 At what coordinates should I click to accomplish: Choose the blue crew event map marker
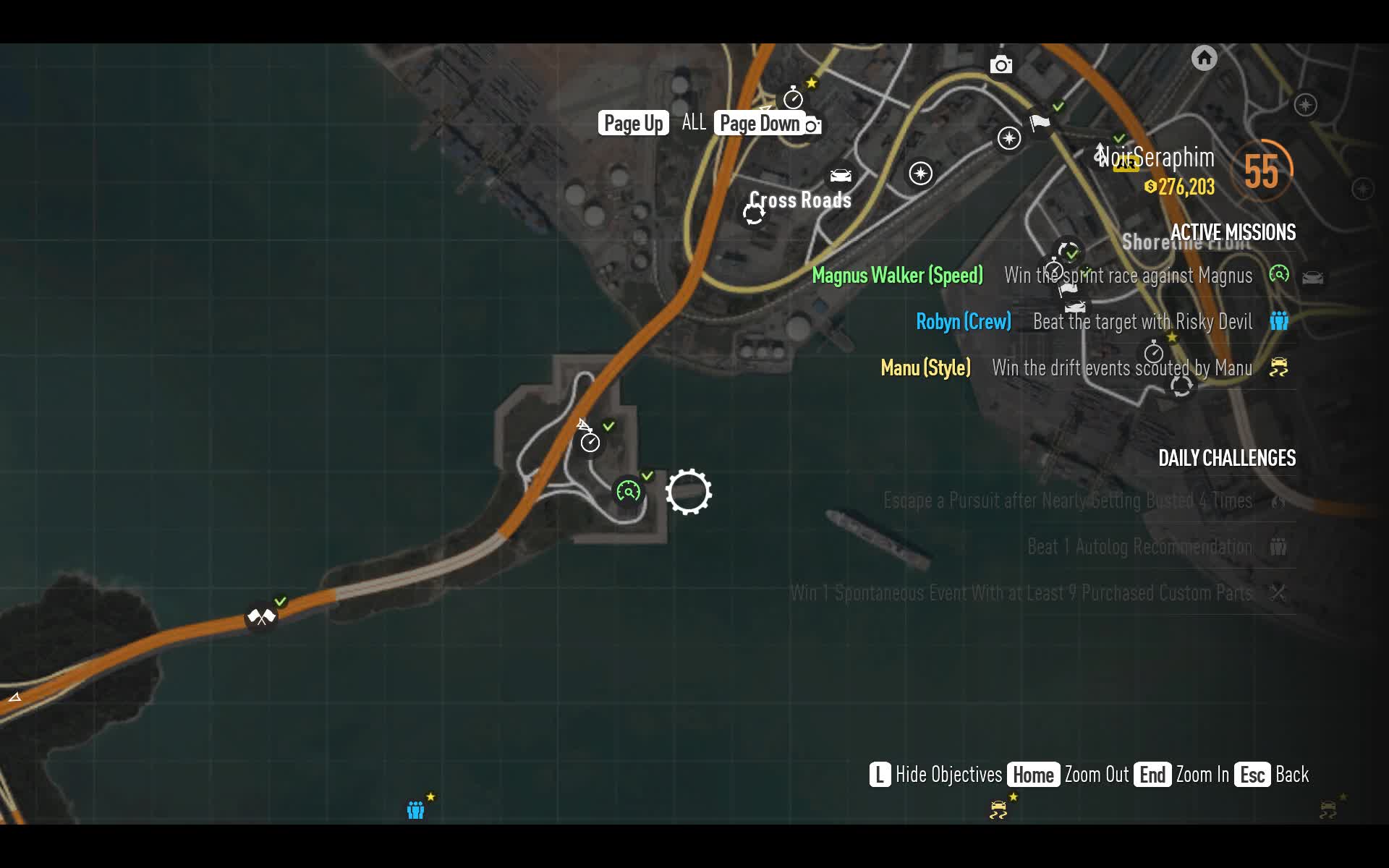click(x=415, y=809)
